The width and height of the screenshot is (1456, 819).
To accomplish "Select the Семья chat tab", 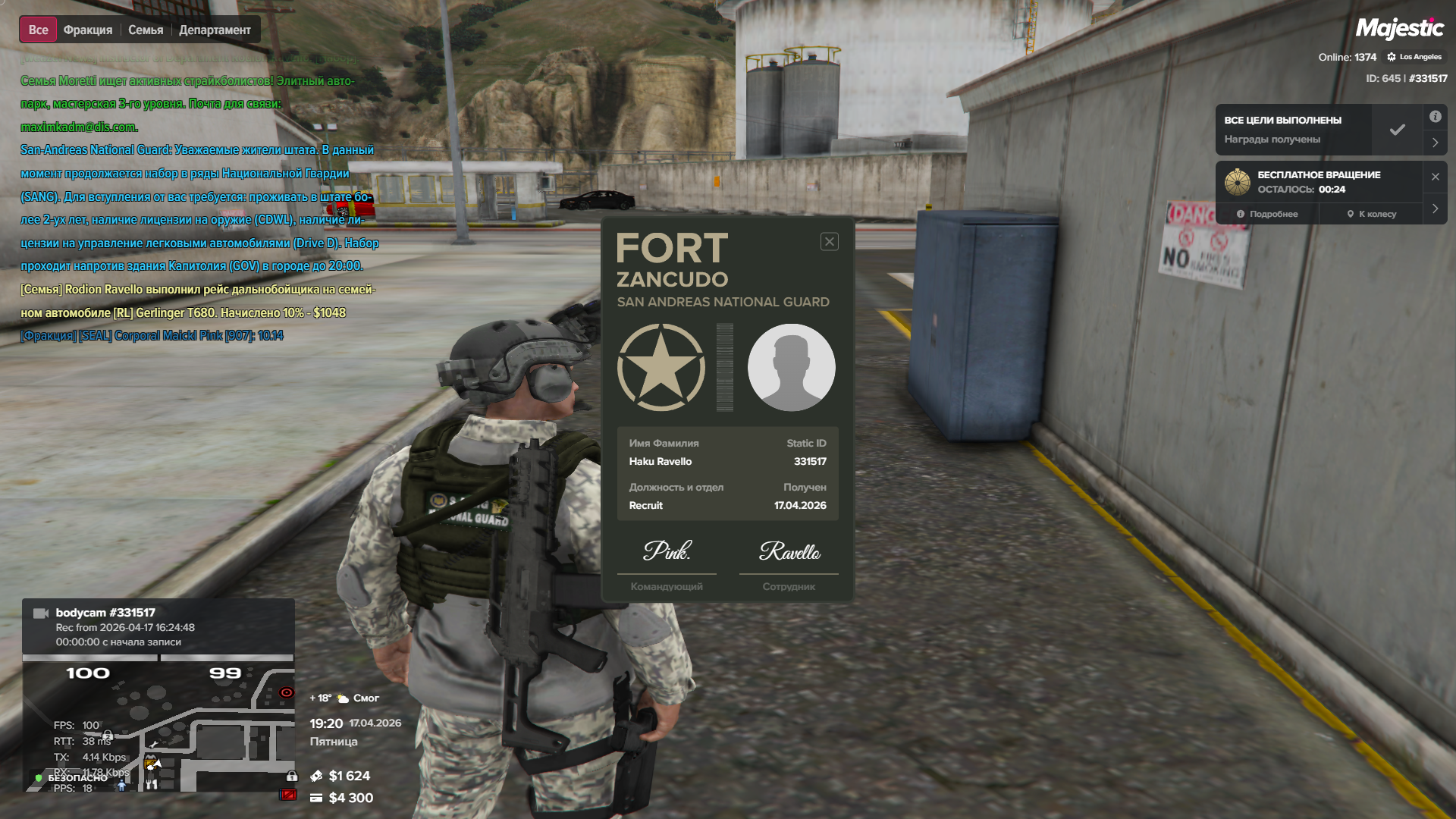I will [x=146, y=30].
